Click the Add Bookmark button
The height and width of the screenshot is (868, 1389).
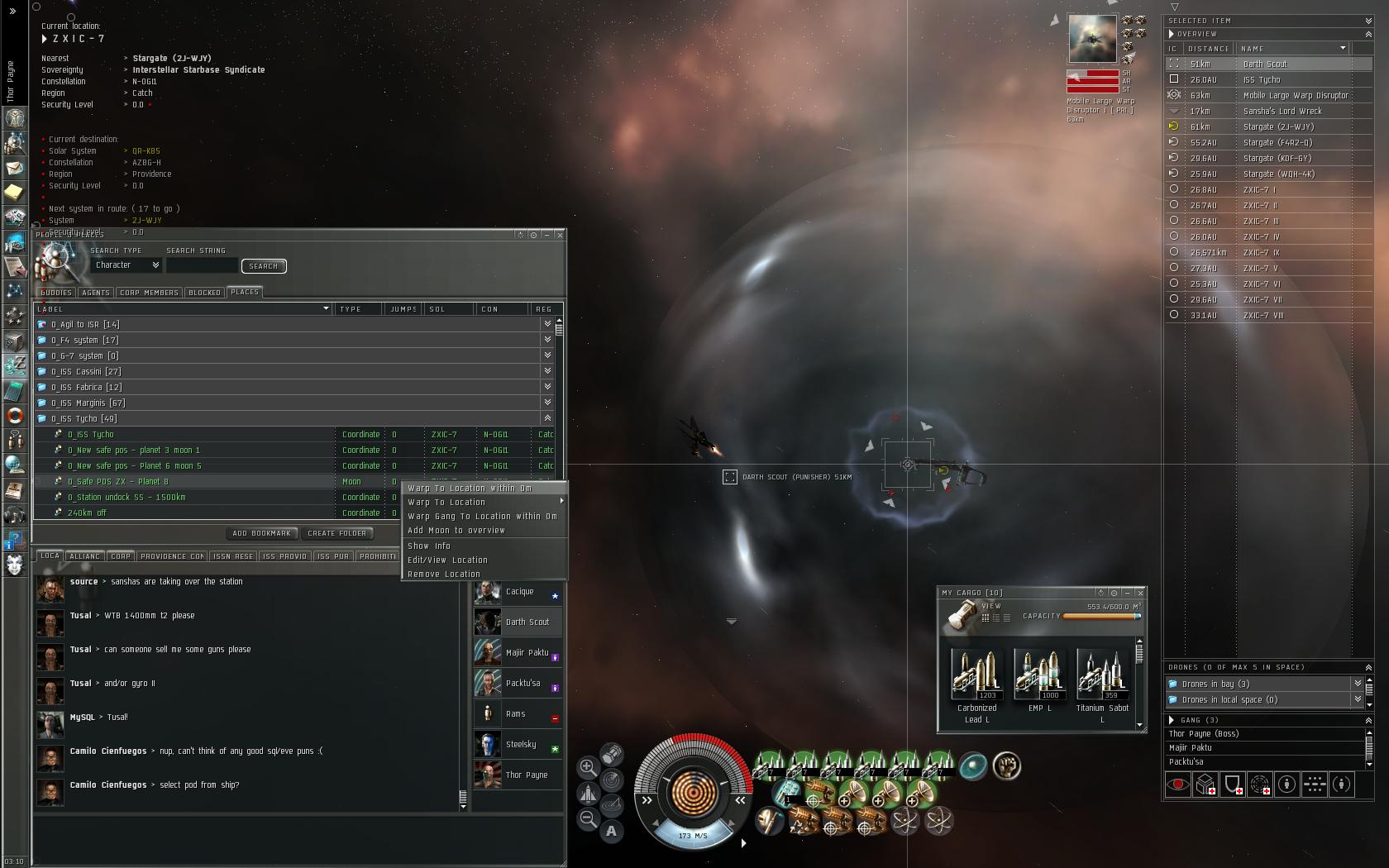261,534
